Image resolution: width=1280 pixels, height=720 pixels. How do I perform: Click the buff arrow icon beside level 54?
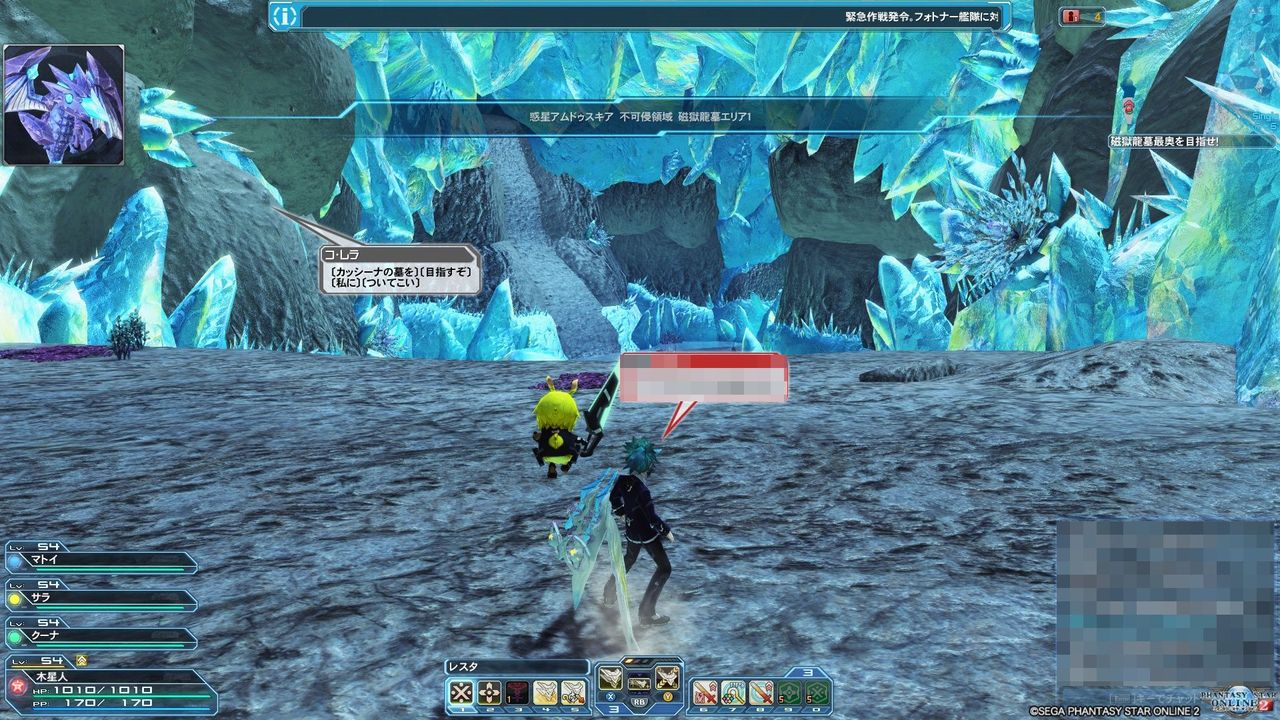tap(82, 660)
